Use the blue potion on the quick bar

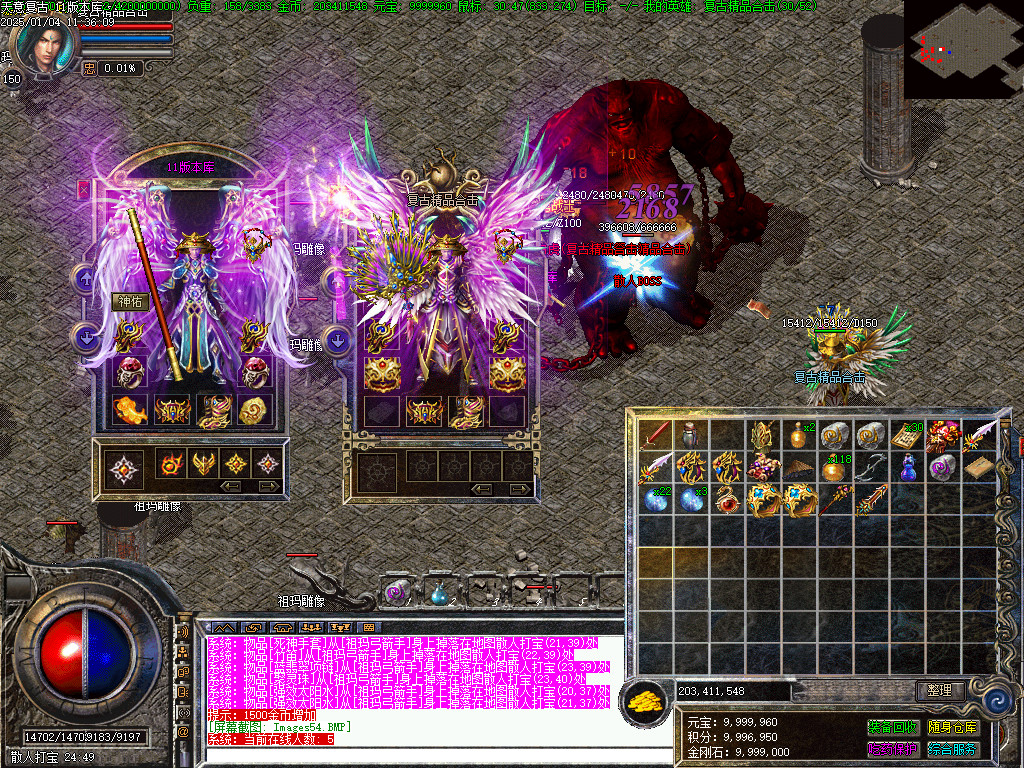(438, 594)
